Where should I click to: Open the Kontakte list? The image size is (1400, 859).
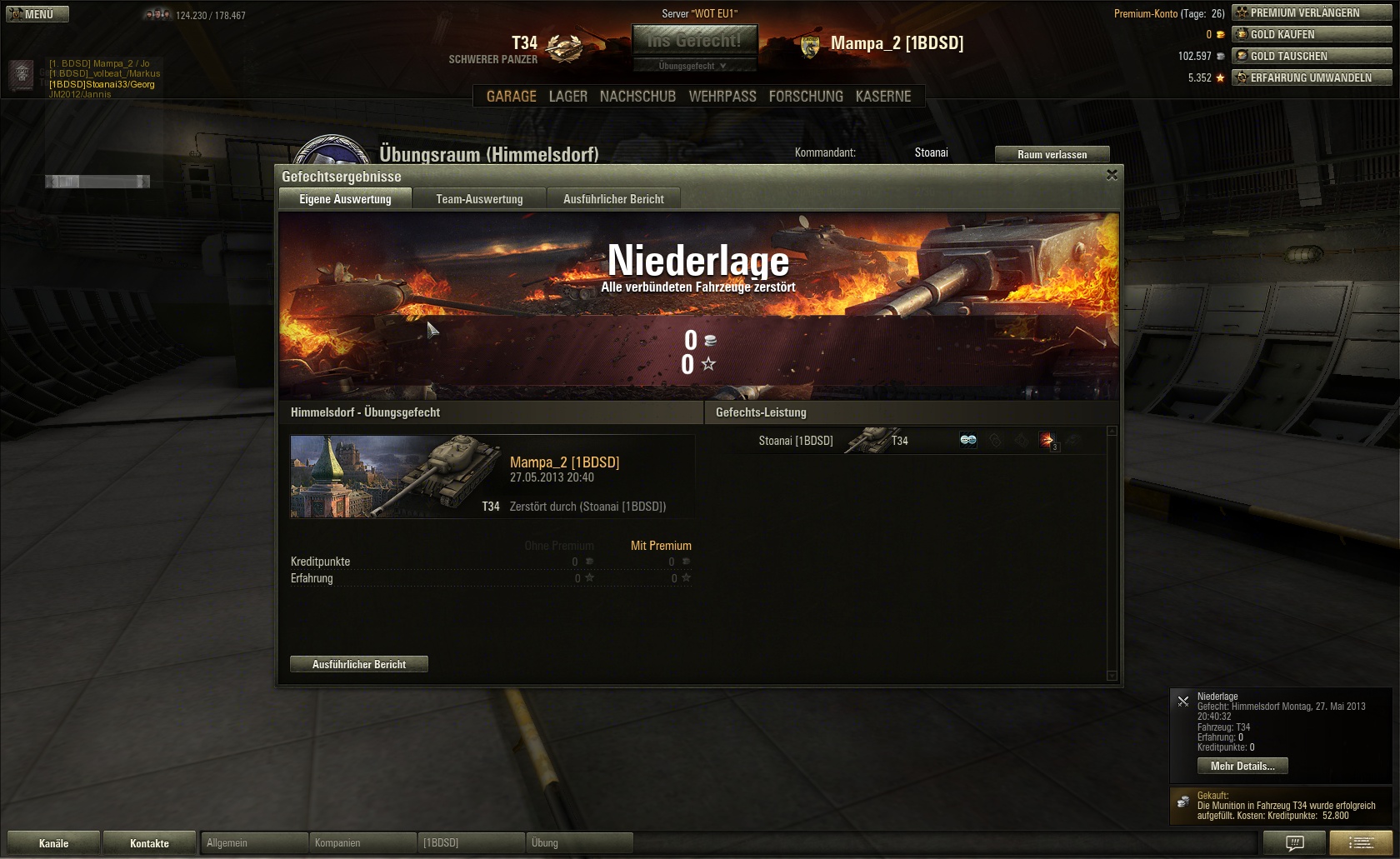click(149, 843)
